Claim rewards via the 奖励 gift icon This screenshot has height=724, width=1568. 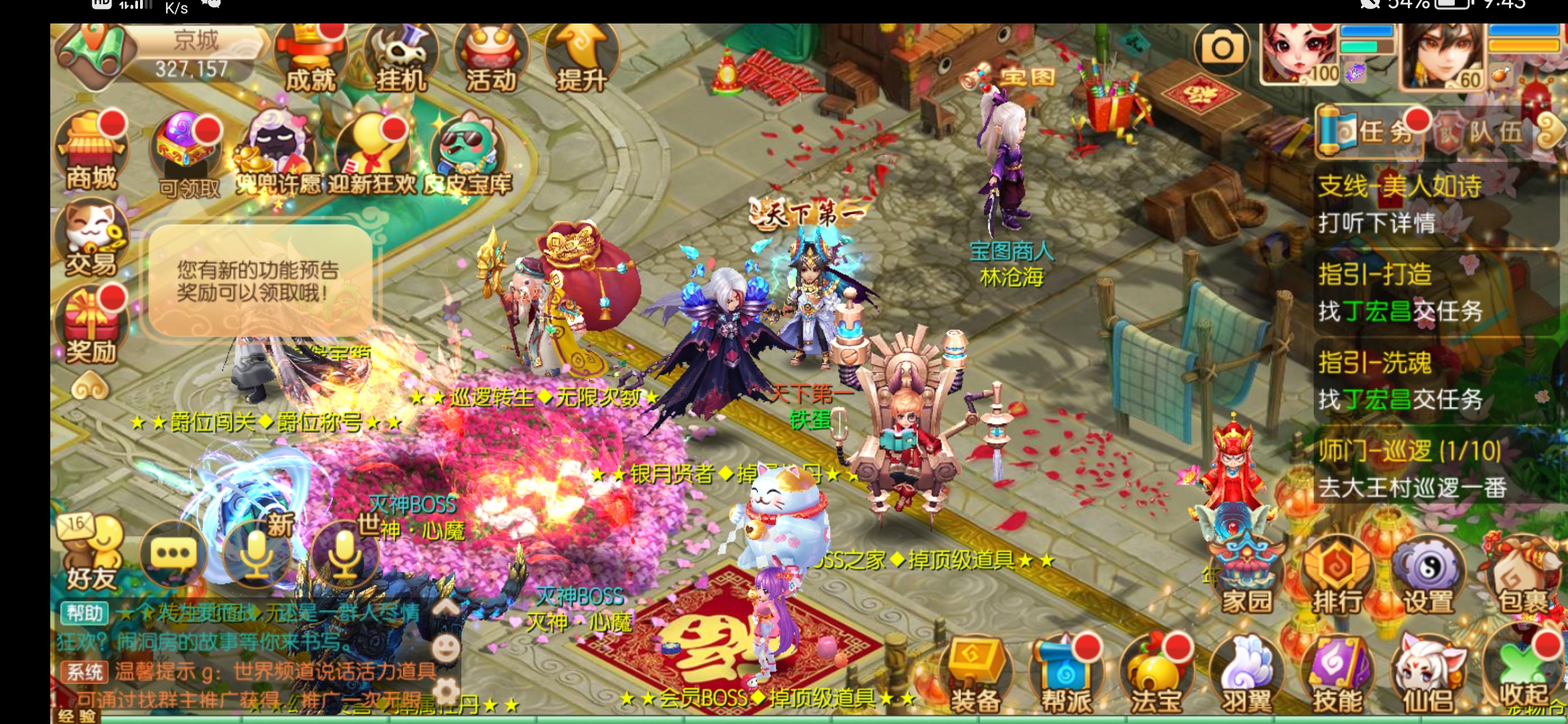pos(91,326)
